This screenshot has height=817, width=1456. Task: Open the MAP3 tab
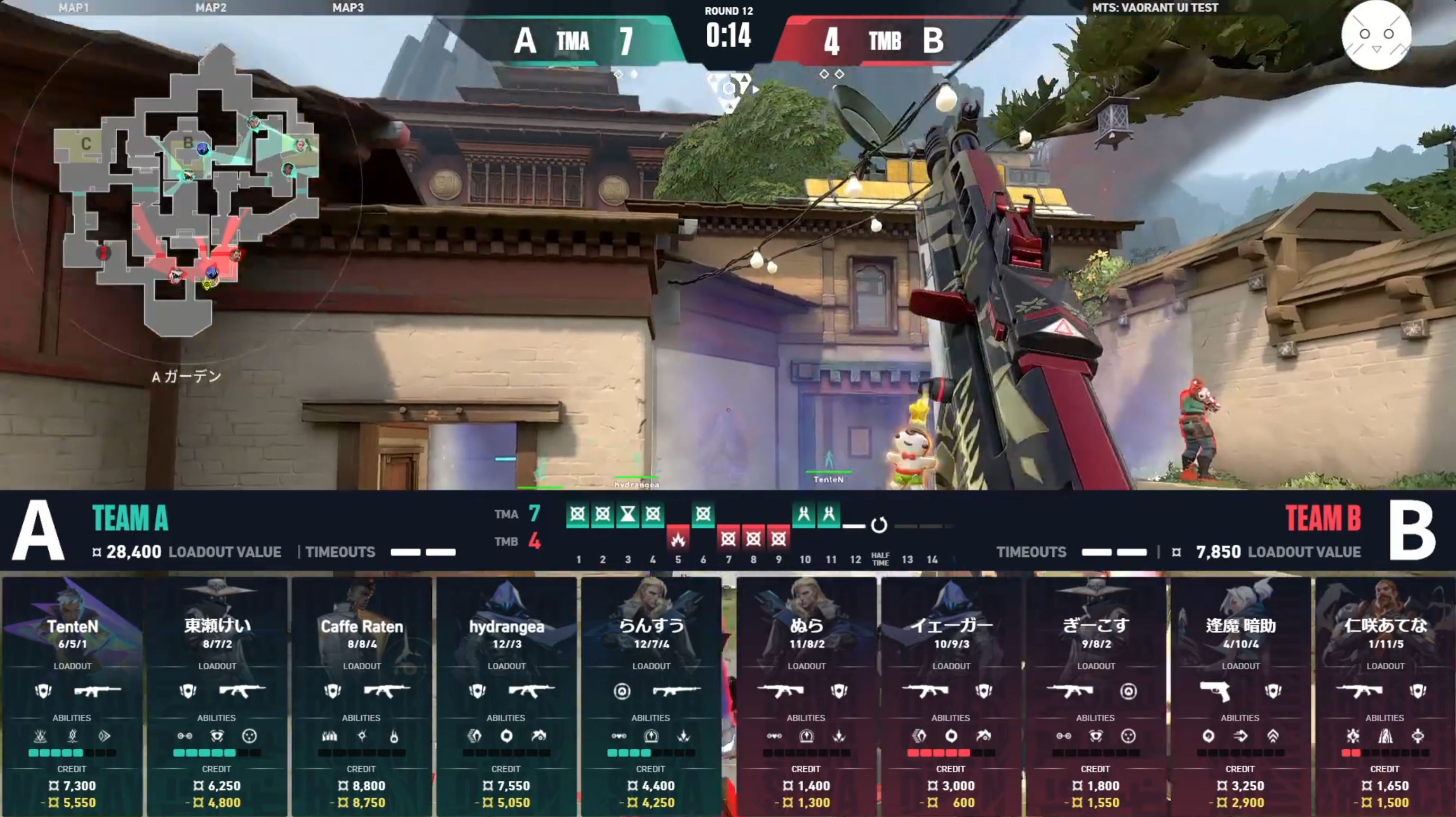click(x=348, y=7)
